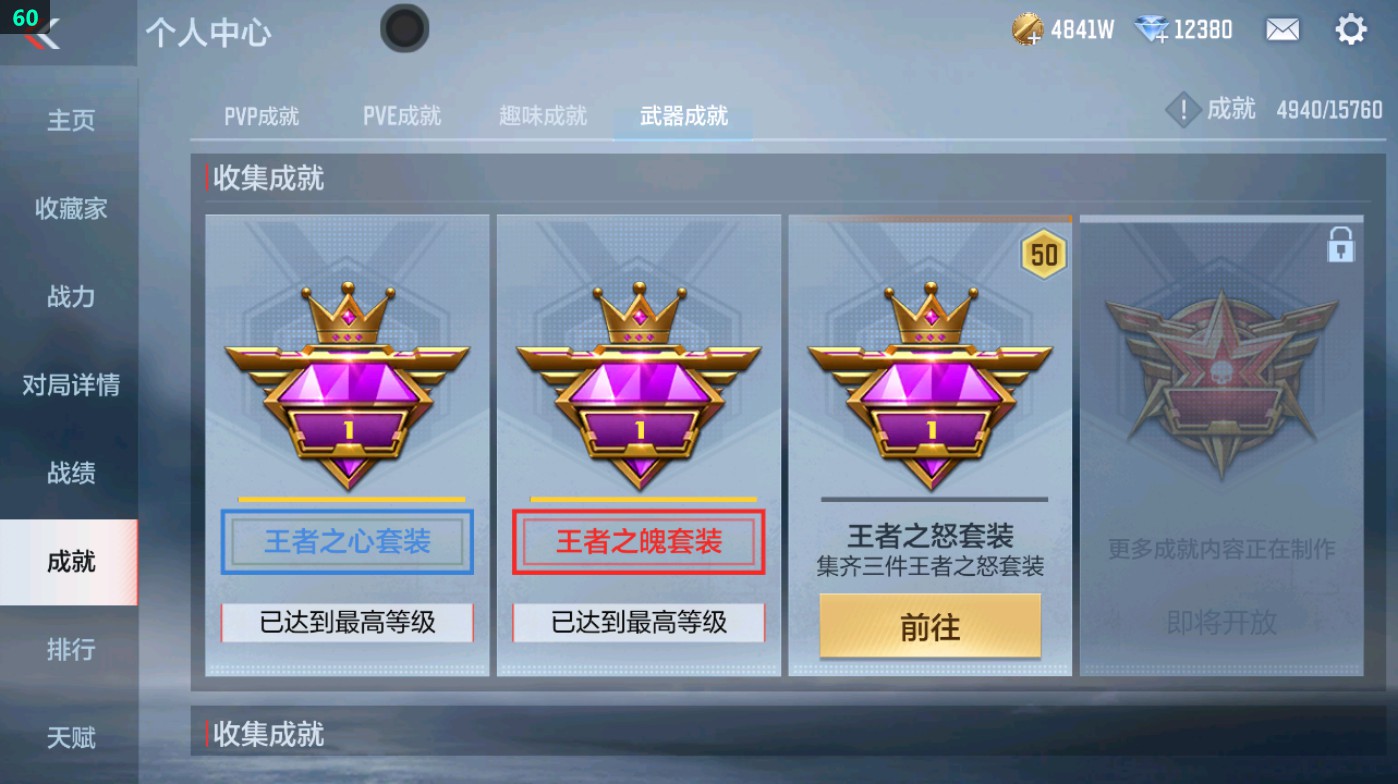This screenshot has height=784, width=1398.
Task: Click the achievement exclamation badge icon
Action: pyautogui.click(x=1184, y=110)
